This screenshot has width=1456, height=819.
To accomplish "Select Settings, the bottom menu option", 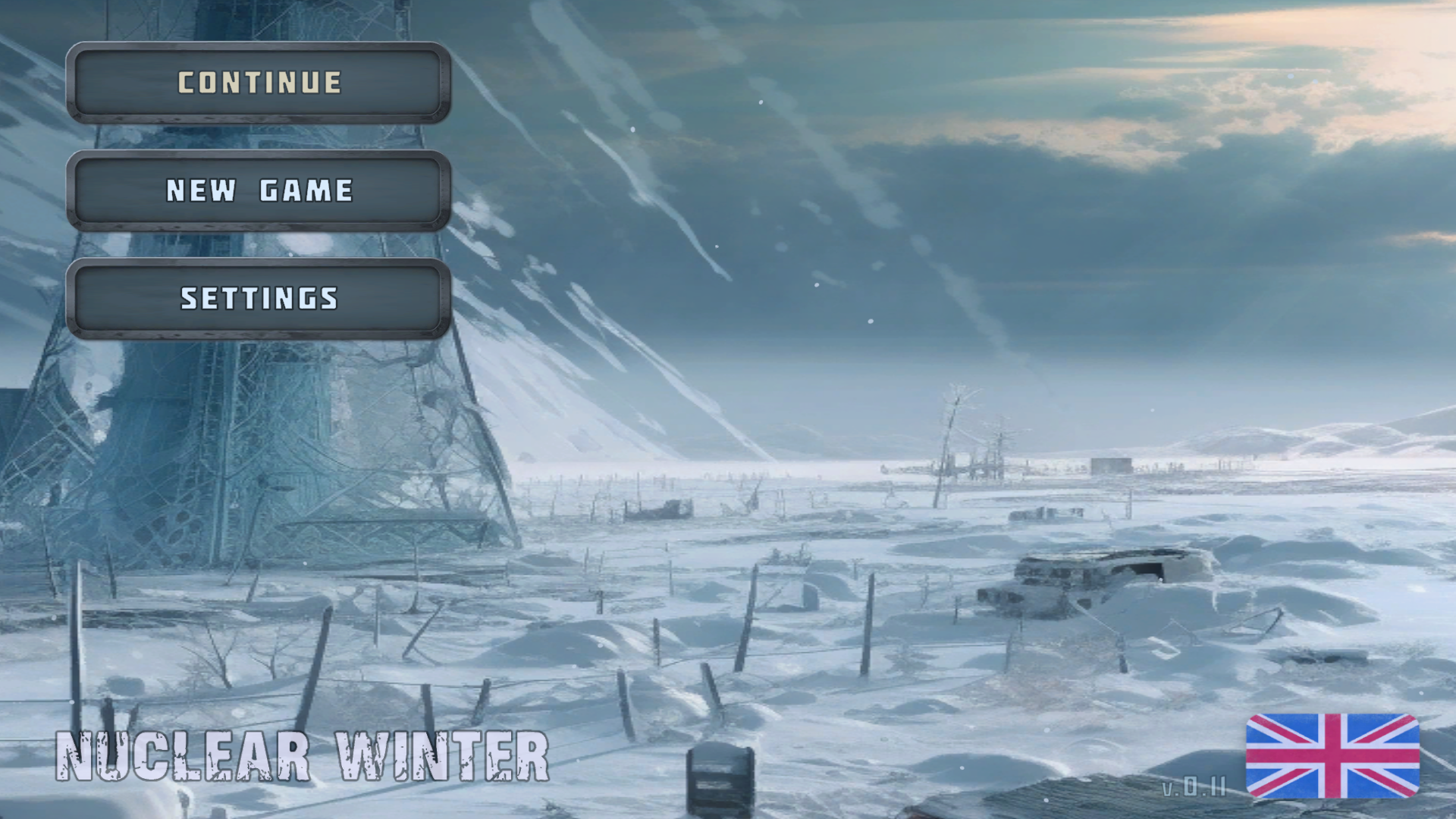I will tap(259, 299).
